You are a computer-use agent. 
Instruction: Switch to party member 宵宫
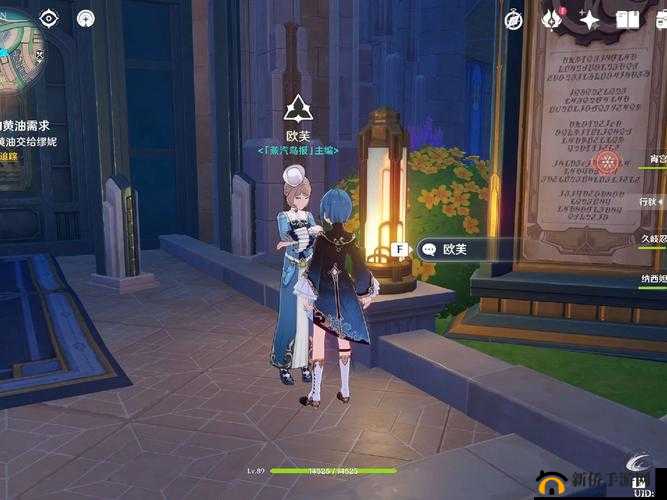tap(655, 160)
